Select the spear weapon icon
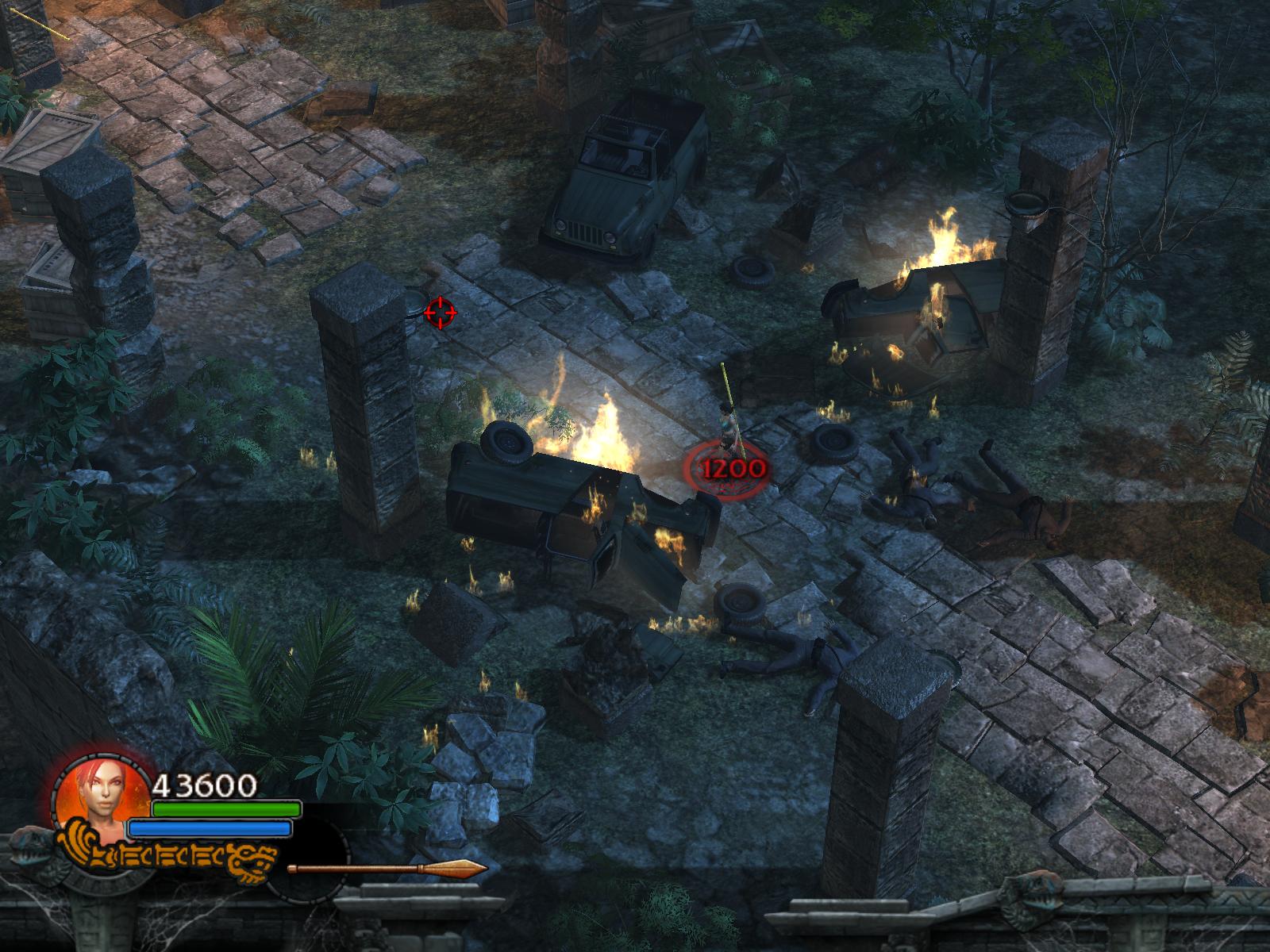Screen dimensions: 1270x952 click(x=387, y=869)
